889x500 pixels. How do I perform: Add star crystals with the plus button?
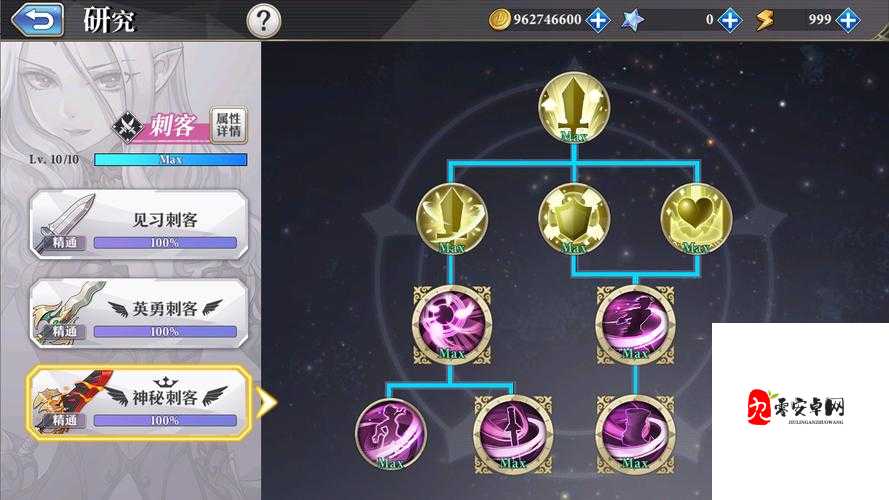click(x=730, y=19)
